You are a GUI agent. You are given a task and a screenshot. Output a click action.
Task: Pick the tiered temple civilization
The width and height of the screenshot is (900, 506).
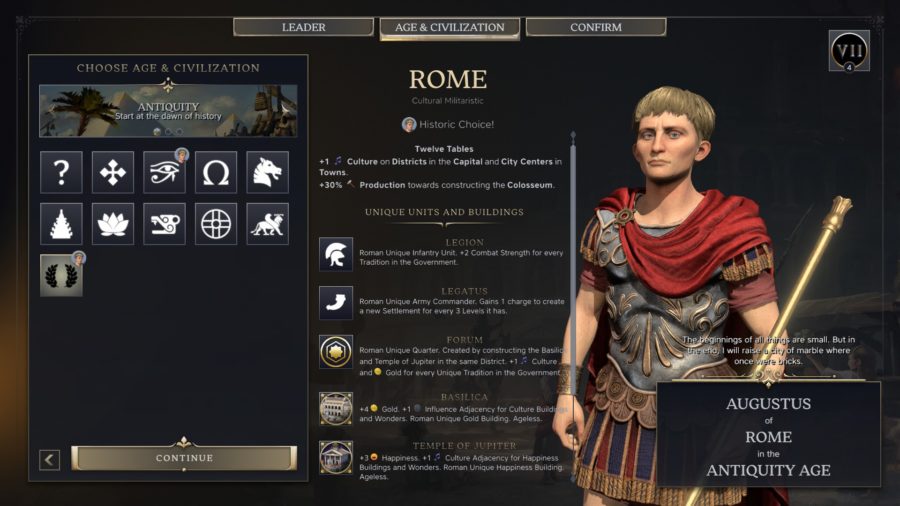(61, 224)
